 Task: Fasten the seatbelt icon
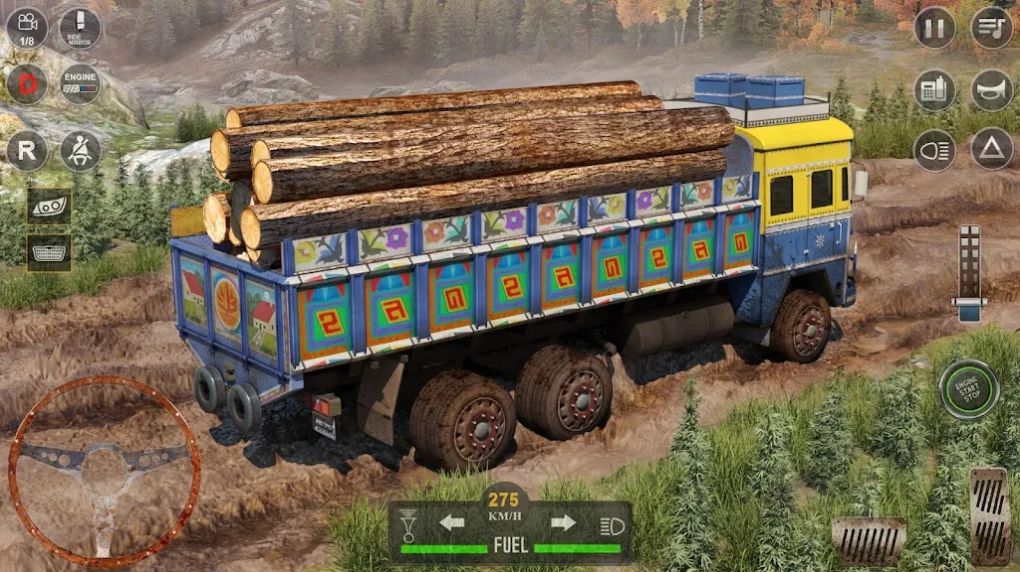(80, 150)
